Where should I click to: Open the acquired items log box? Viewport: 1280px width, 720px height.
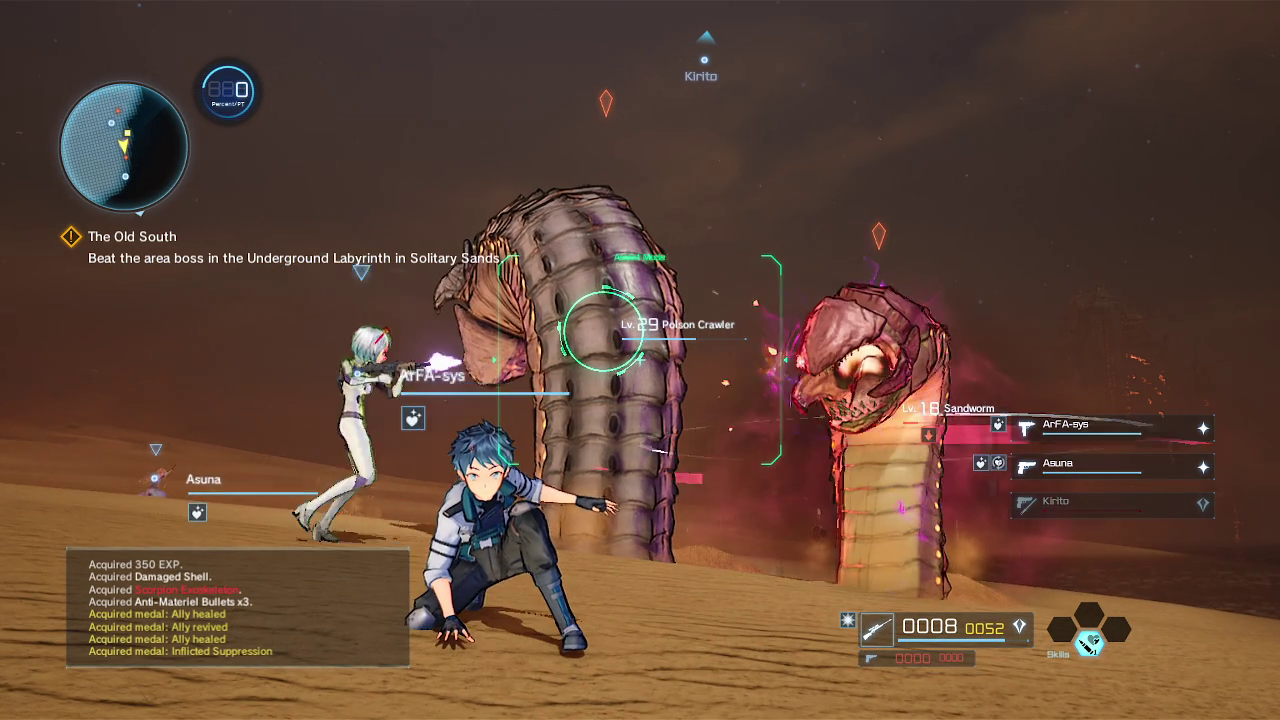238,607
